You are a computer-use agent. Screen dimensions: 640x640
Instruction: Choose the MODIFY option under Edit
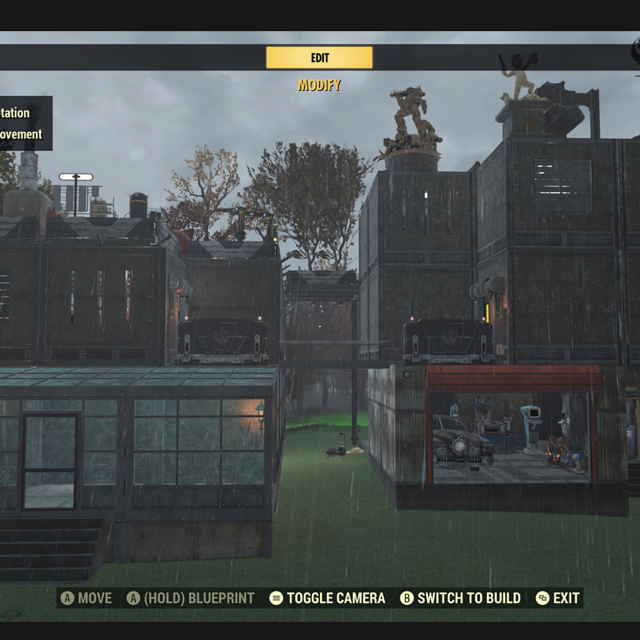319,86
